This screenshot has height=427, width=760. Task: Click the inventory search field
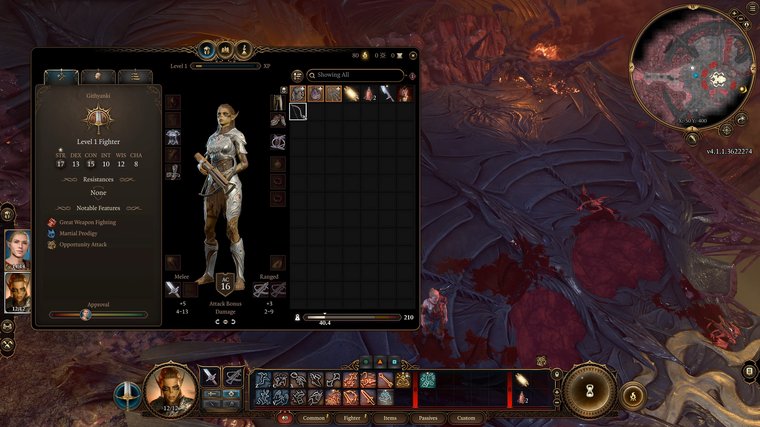355,75
